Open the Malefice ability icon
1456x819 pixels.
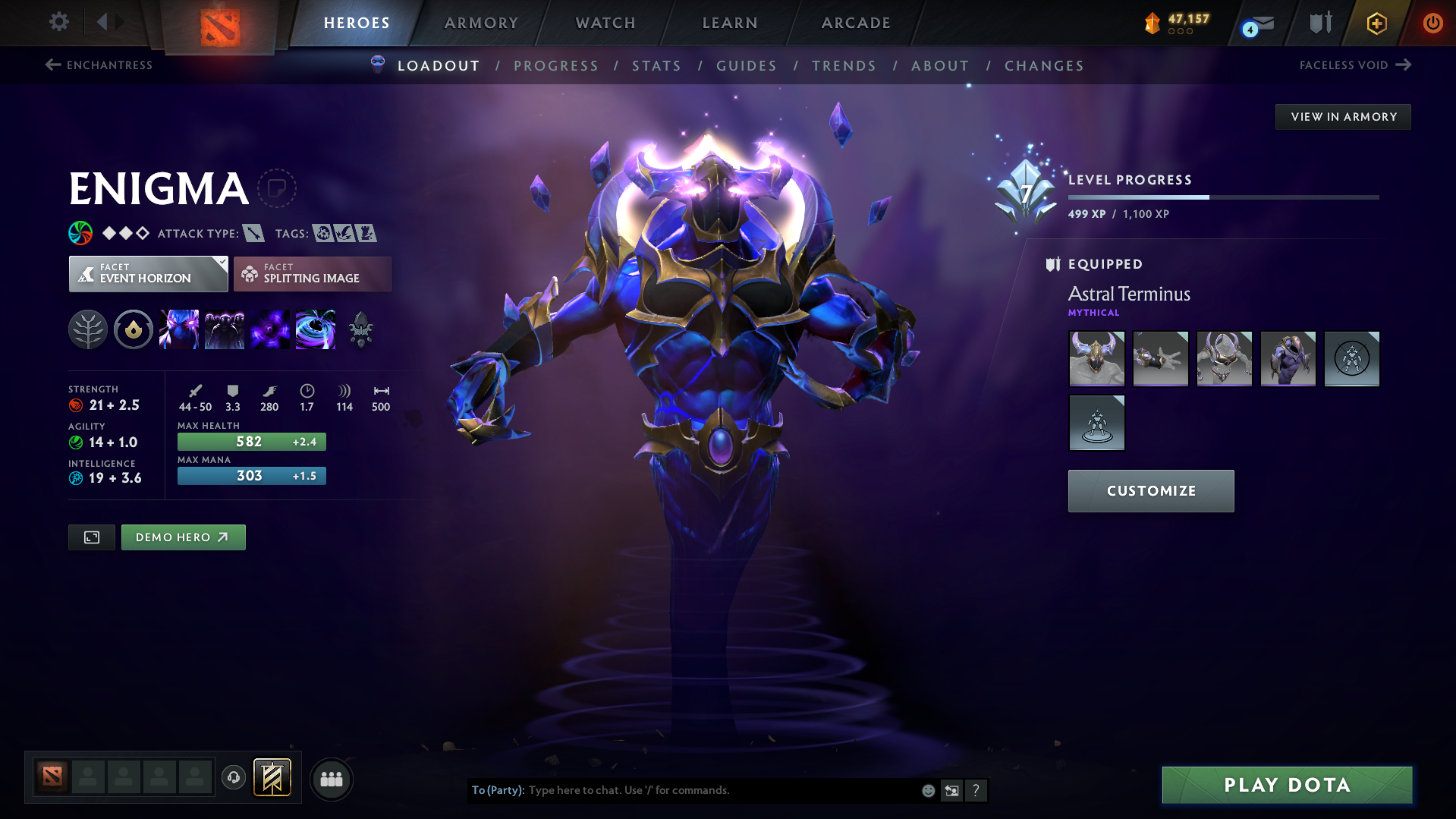pyautogui.click(x=179, y=329)
